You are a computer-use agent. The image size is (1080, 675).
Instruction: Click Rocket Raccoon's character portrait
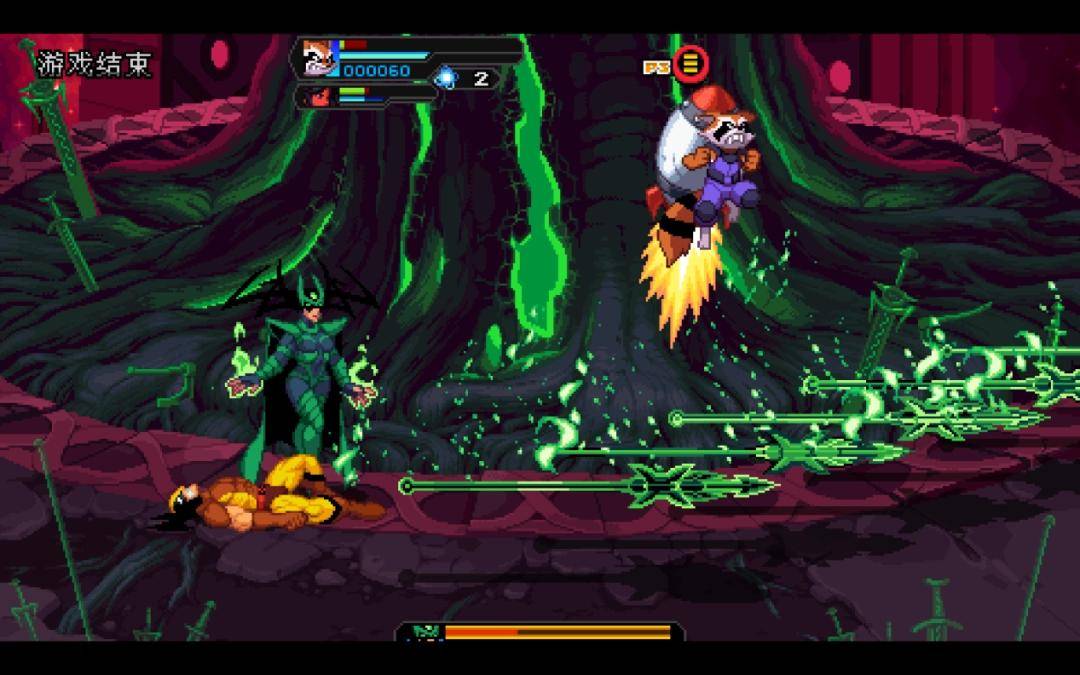point(320,58)
